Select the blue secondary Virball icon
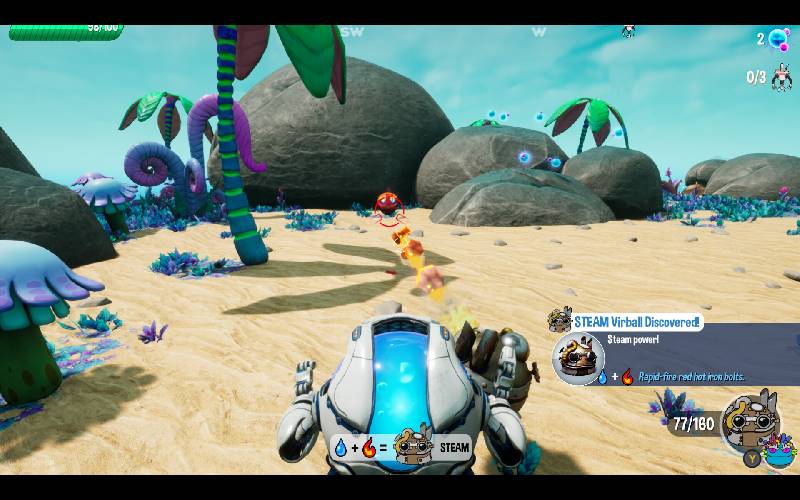Viewport: 800px width, 500px height. [779, 452]
